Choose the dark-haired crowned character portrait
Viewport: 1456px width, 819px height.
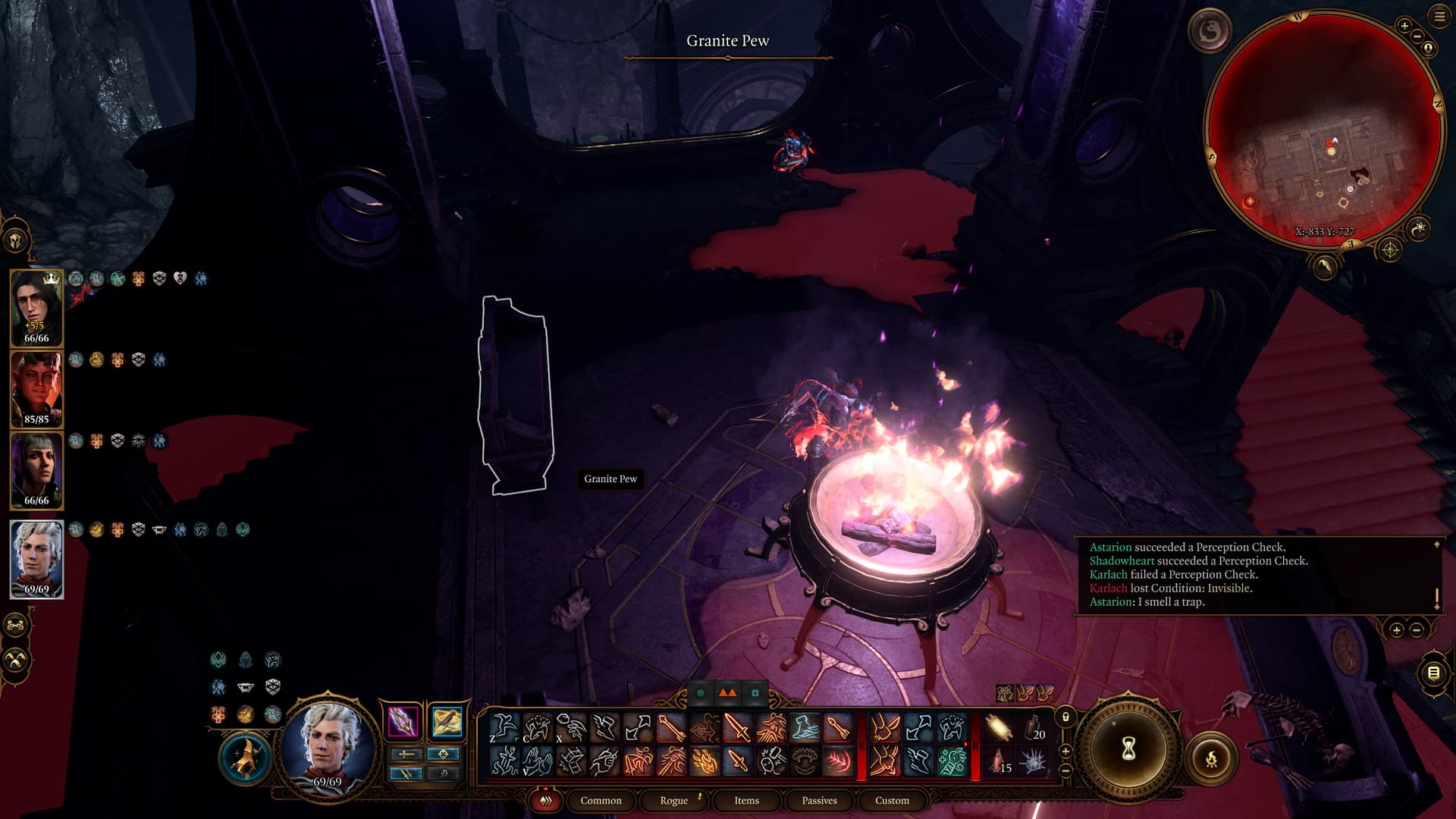tap(36, 307)
